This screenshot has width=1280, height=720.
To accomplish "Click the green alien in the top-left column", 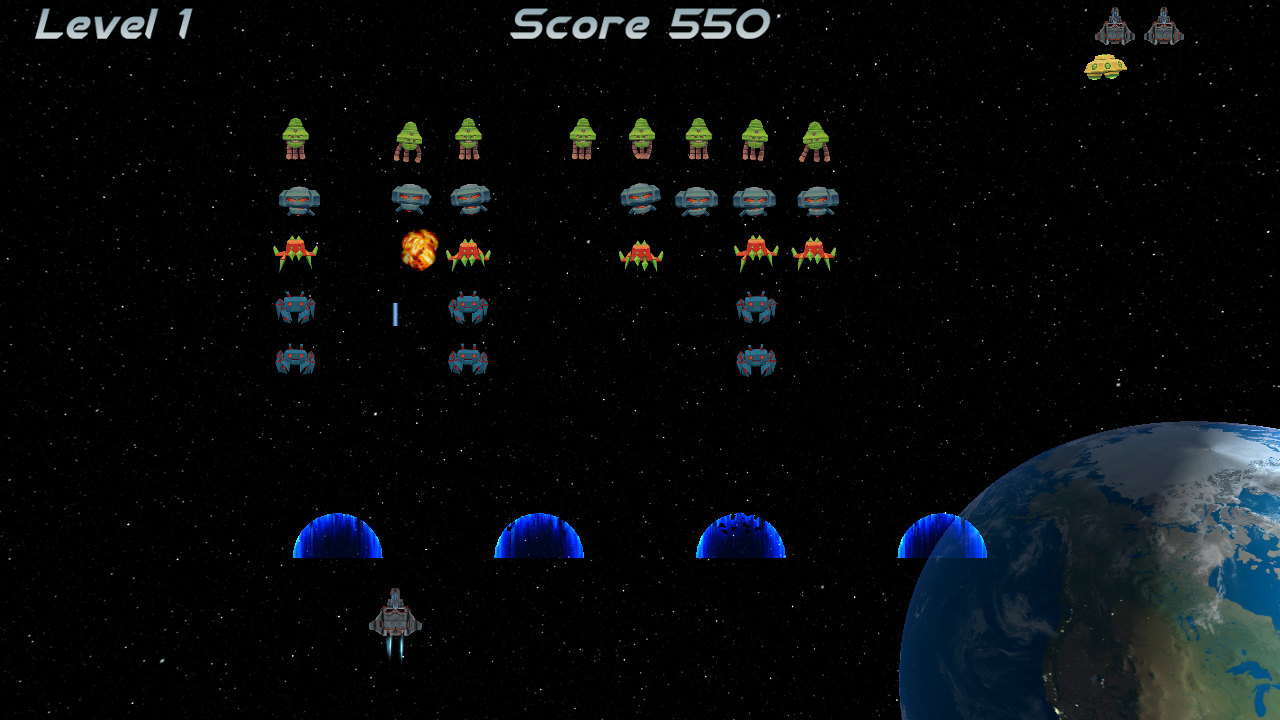I will point(297,136).
